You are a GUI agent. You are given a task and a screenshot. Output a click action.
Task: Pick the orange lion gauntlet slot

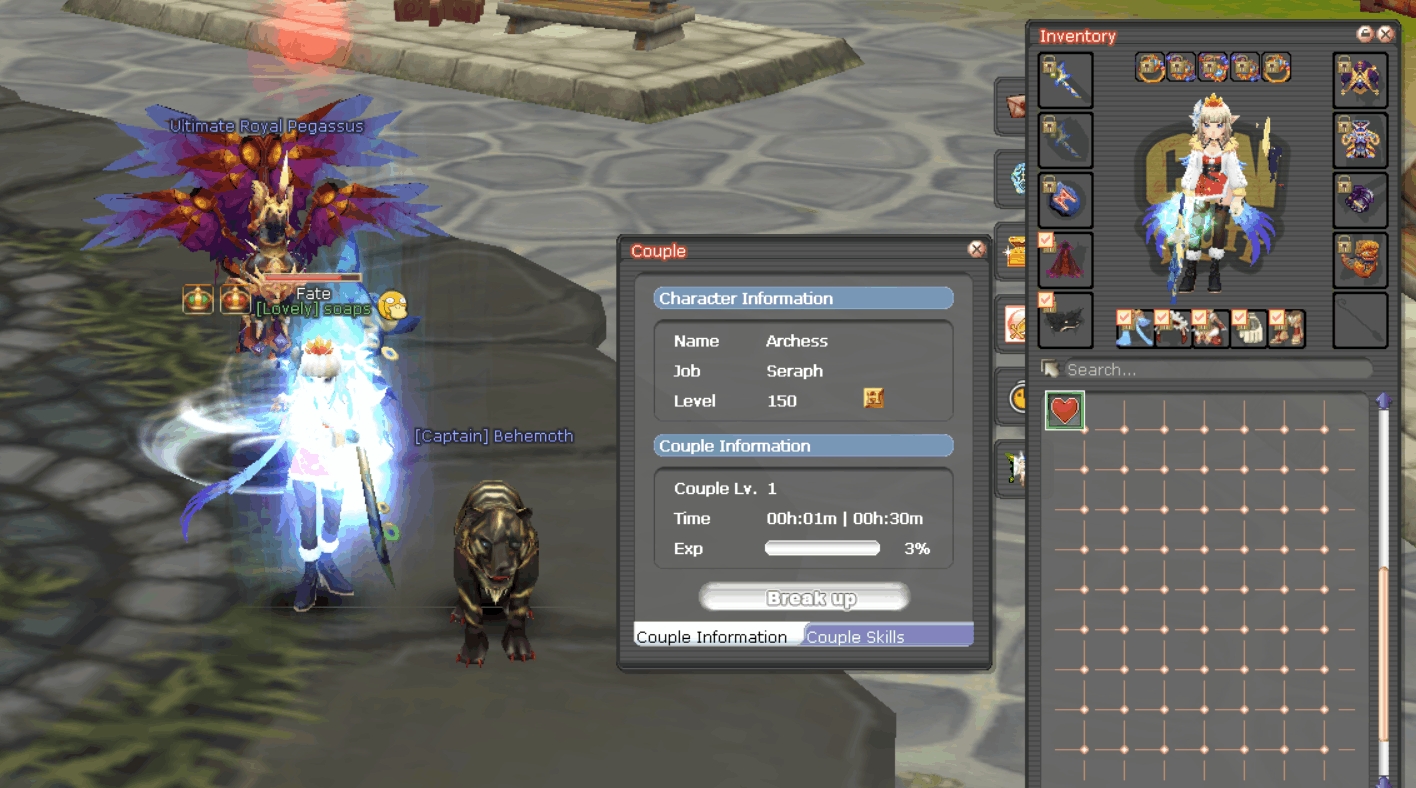[1360, 261]
